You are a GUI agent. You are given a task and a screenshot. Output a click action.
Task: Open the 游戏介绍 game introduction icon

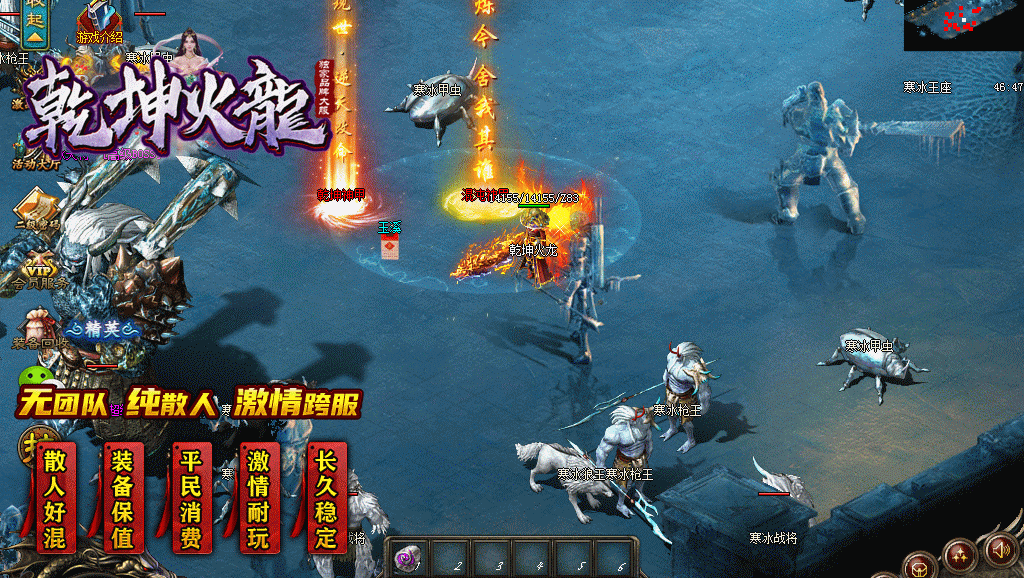(100, 20)
